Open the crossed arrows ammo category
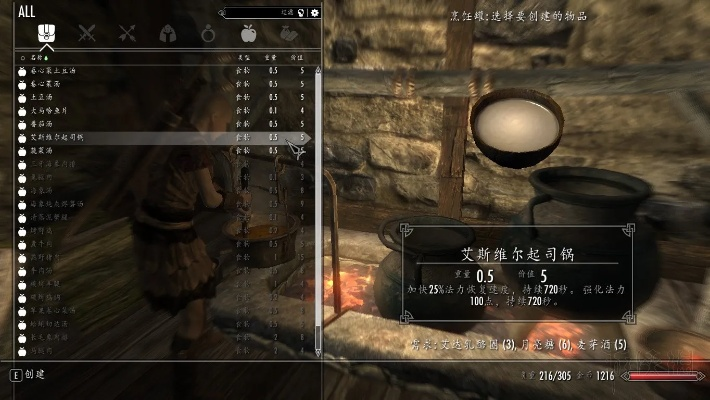 coord(127,33)
